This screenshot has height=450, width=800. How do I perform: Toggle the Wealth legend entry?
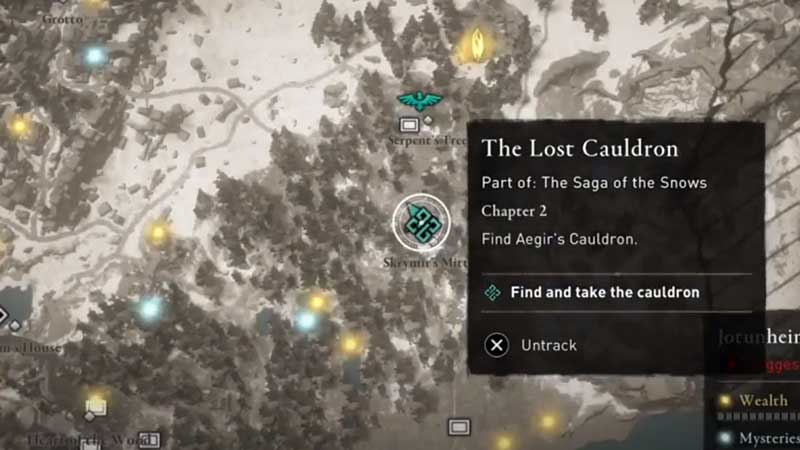pos(764,401)
